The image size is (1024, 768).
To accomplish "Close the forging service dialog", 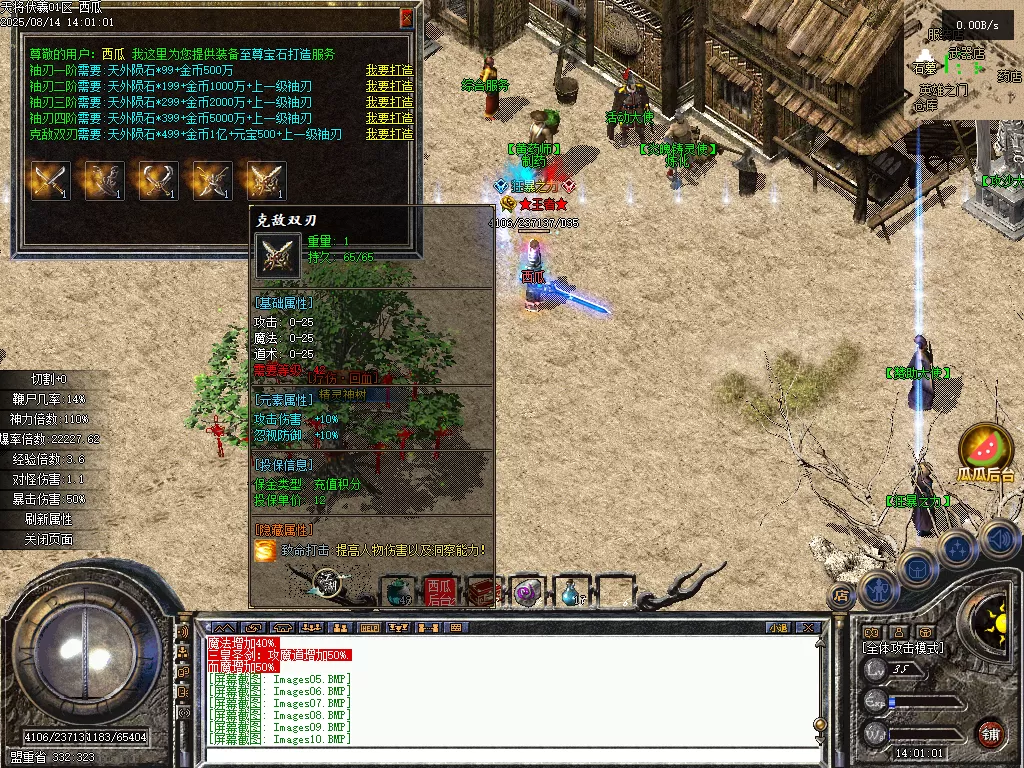I will 406,17.
